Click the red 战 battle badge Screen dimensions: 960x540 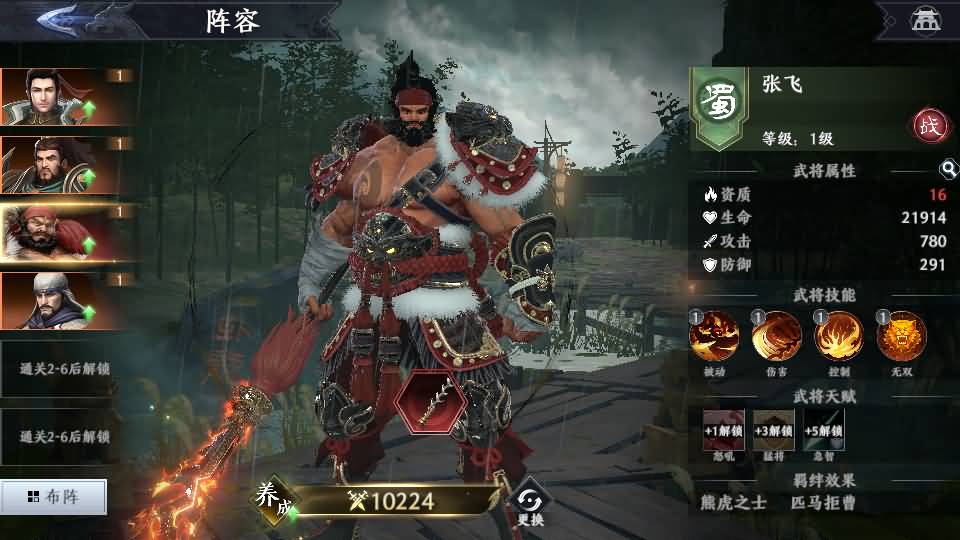(x=927, y=126)
